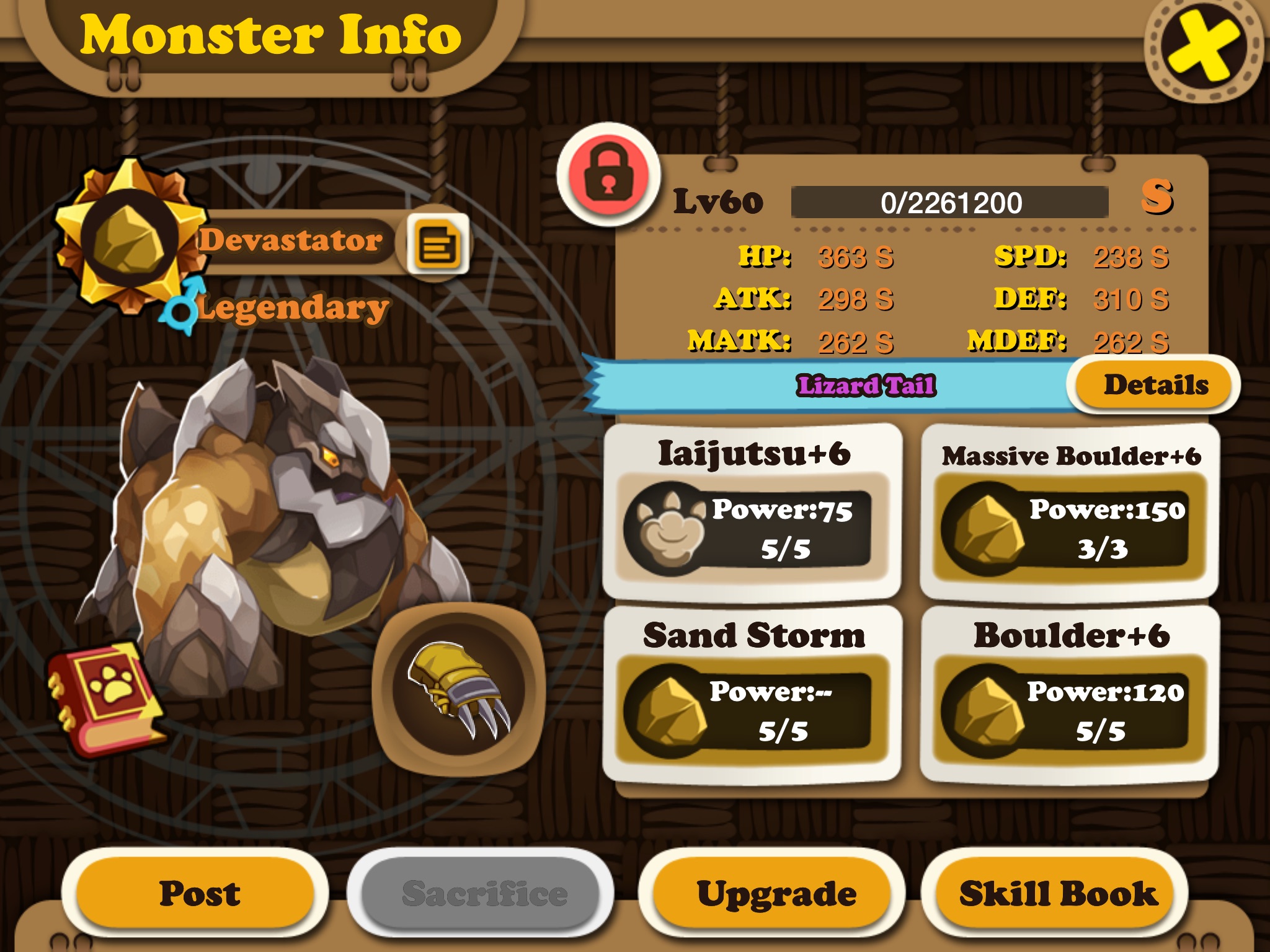1270x952 pixels.
Task: Open the Skill Book
Action: tap(1057, 893)
